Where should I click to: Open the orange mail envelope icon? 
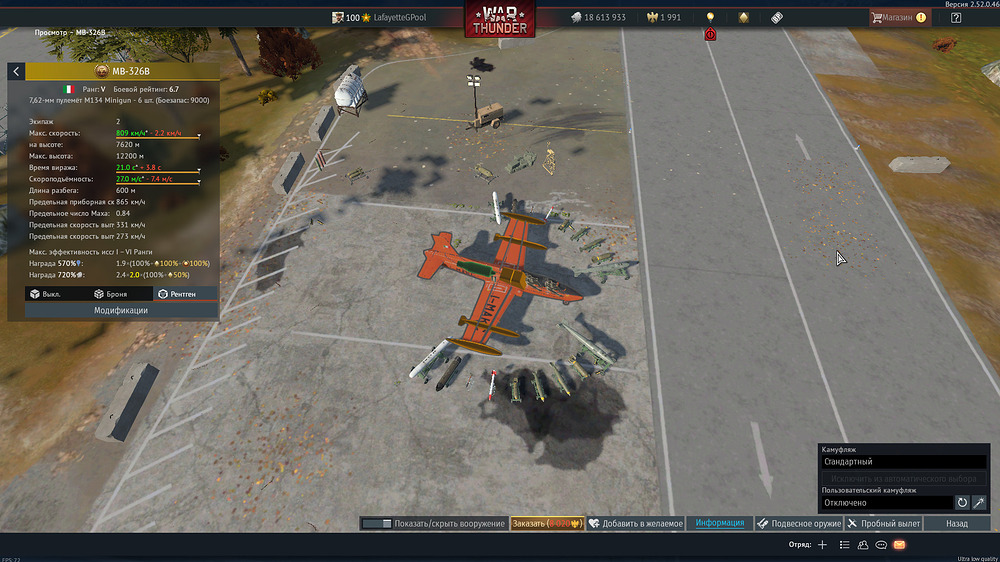899,545
